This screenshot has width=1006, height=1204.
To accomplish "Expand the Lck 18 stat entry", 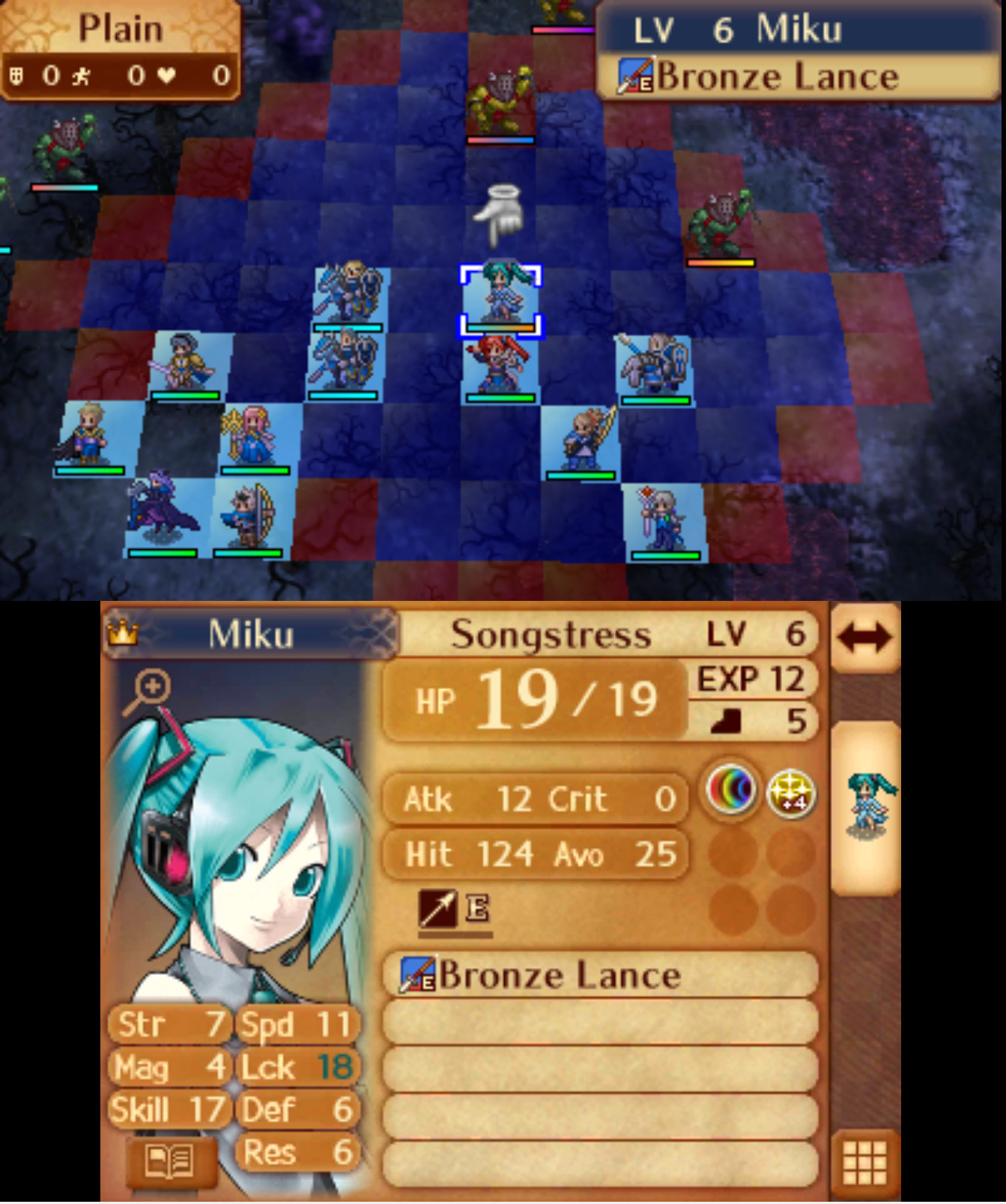I will pyautogui.click(x=298, y=1067).
